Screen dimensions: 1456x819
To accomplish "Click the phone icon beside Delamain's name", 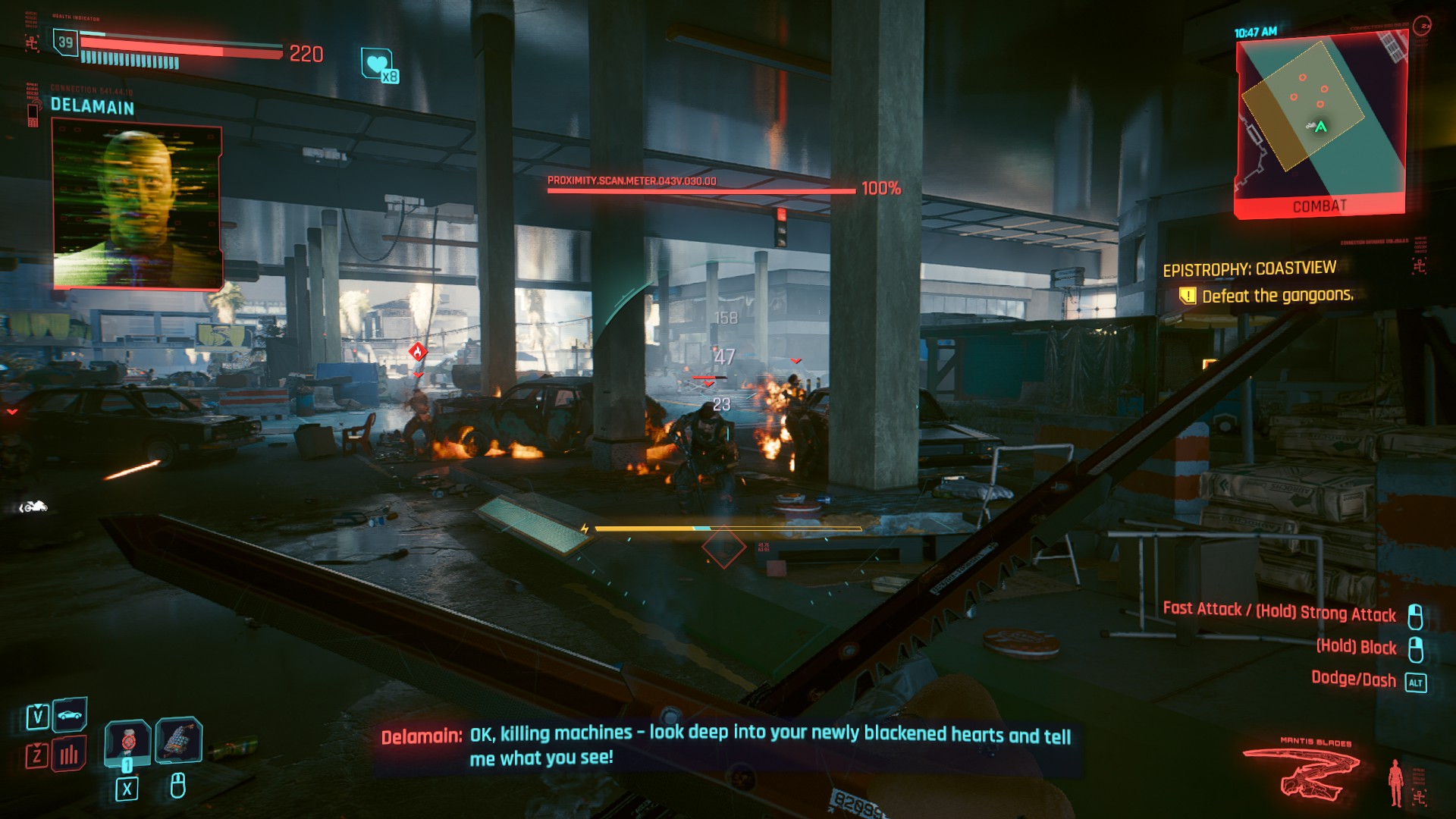I will click(33, 115).
